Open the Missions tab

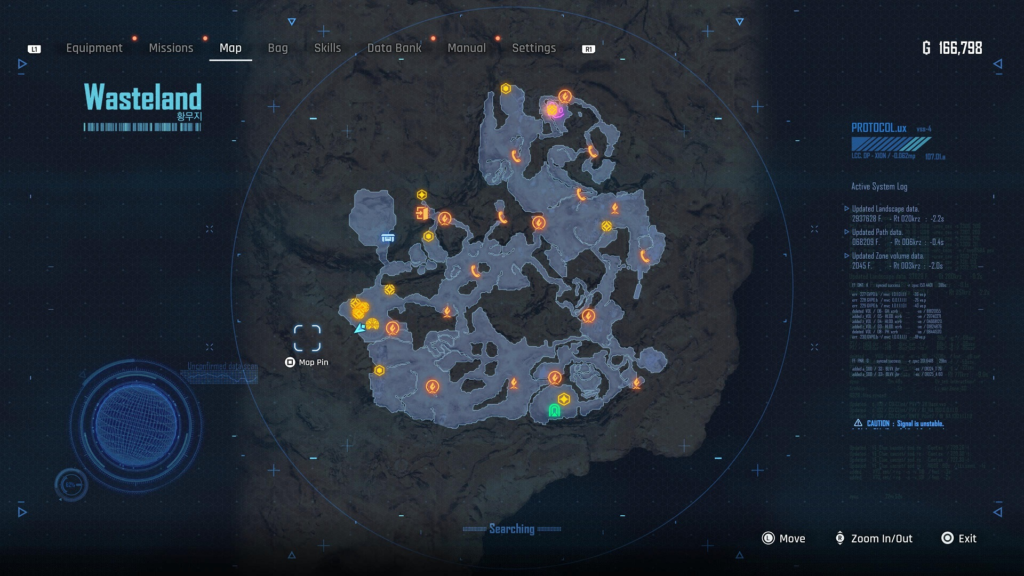[171, 48]
